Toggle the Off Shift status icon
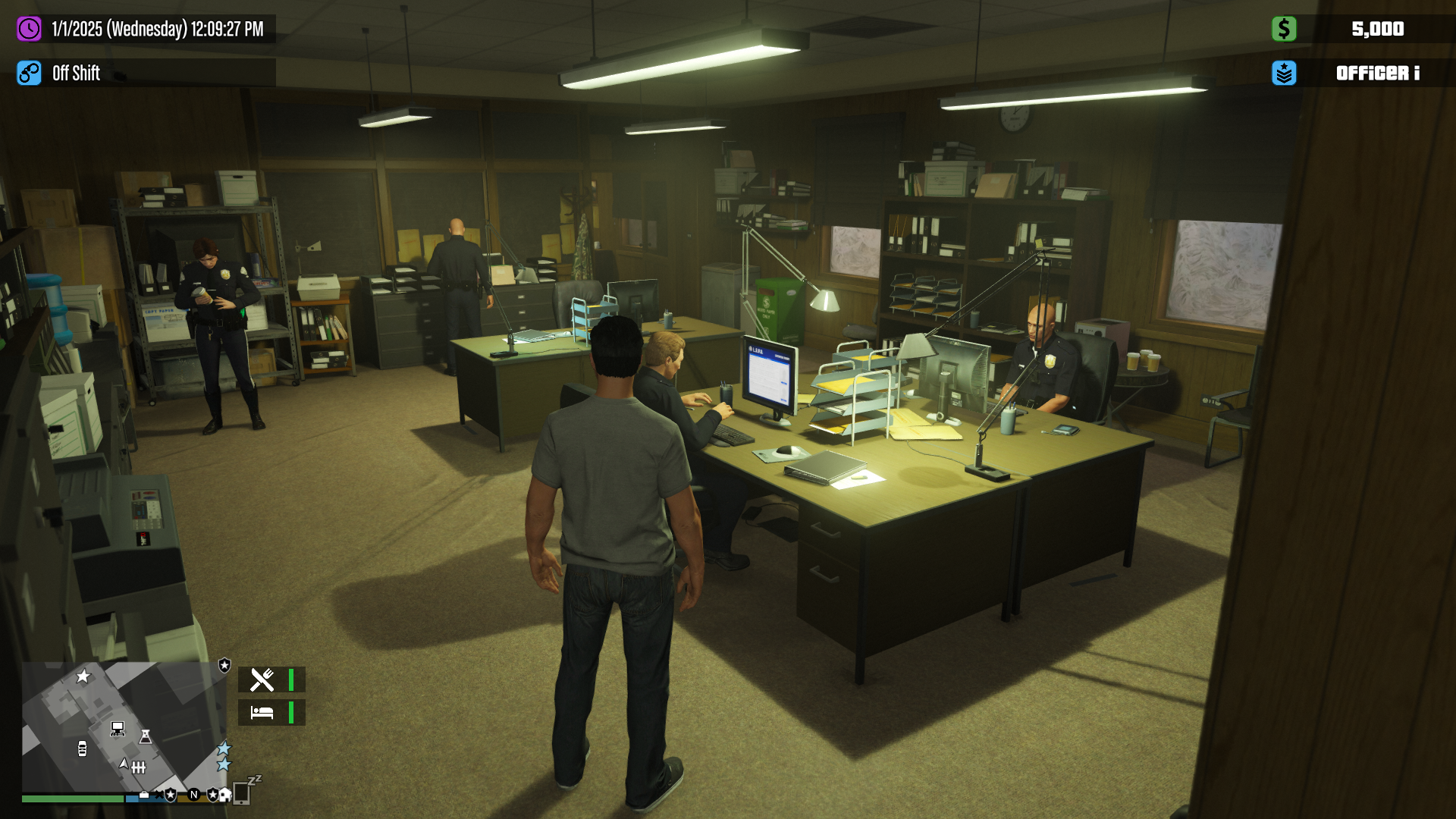This screenshot has height=819, width=1456. (x=29, y=74)
